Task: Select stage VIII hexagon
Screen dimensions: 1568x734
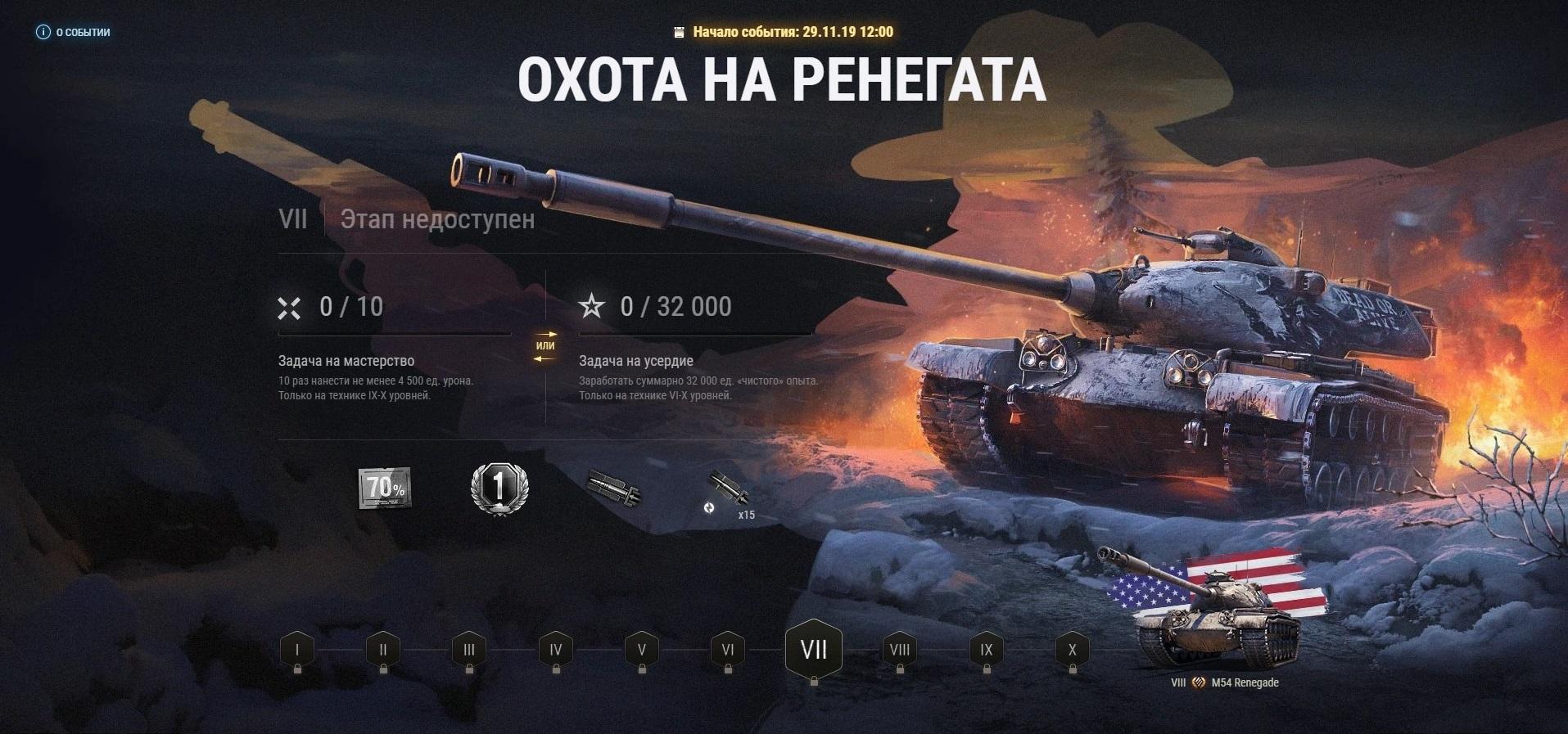Action: coord(900,651)
